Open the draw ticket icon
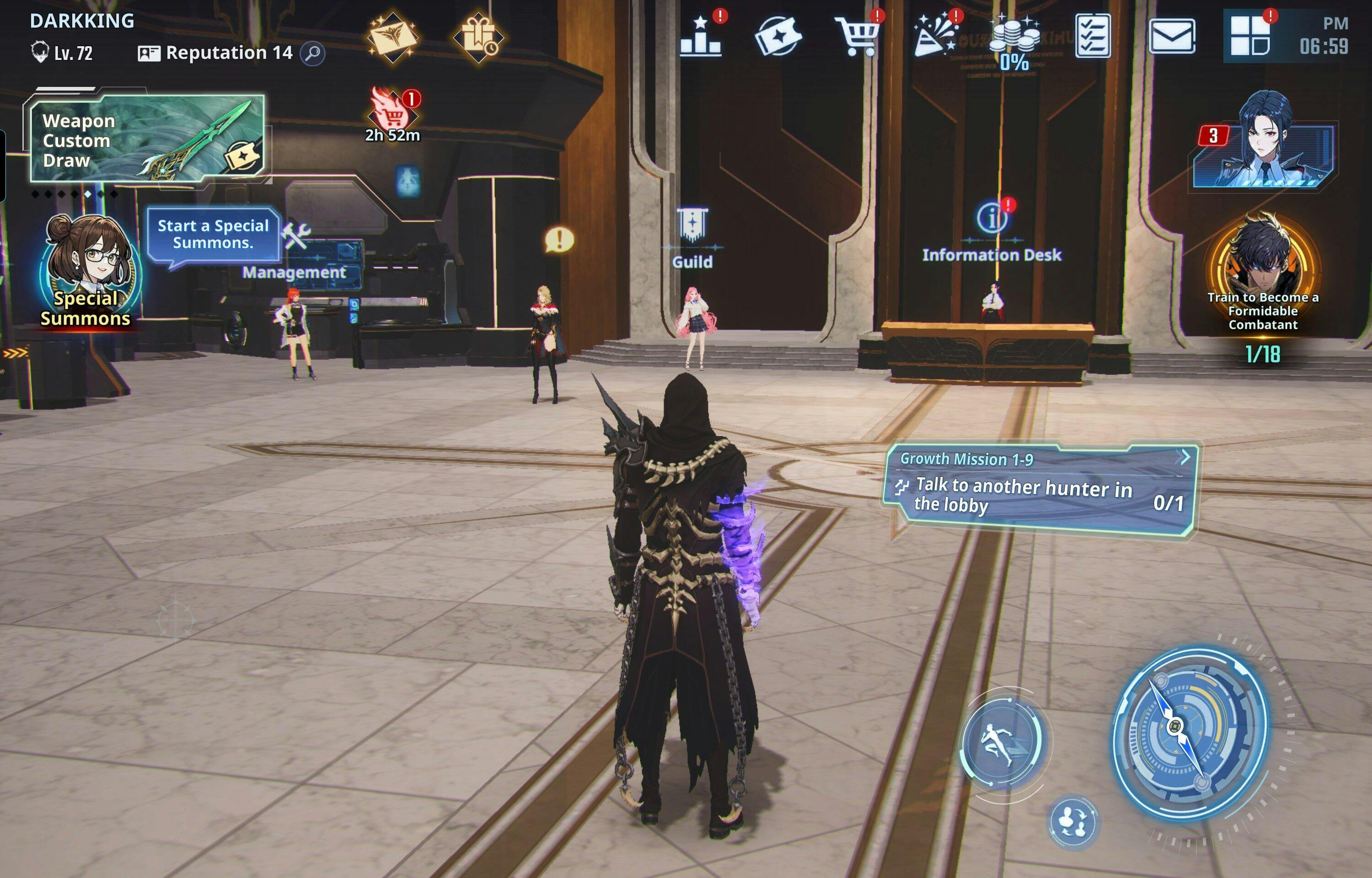The height and width of the screenshot is (878, 1372). 777,37
